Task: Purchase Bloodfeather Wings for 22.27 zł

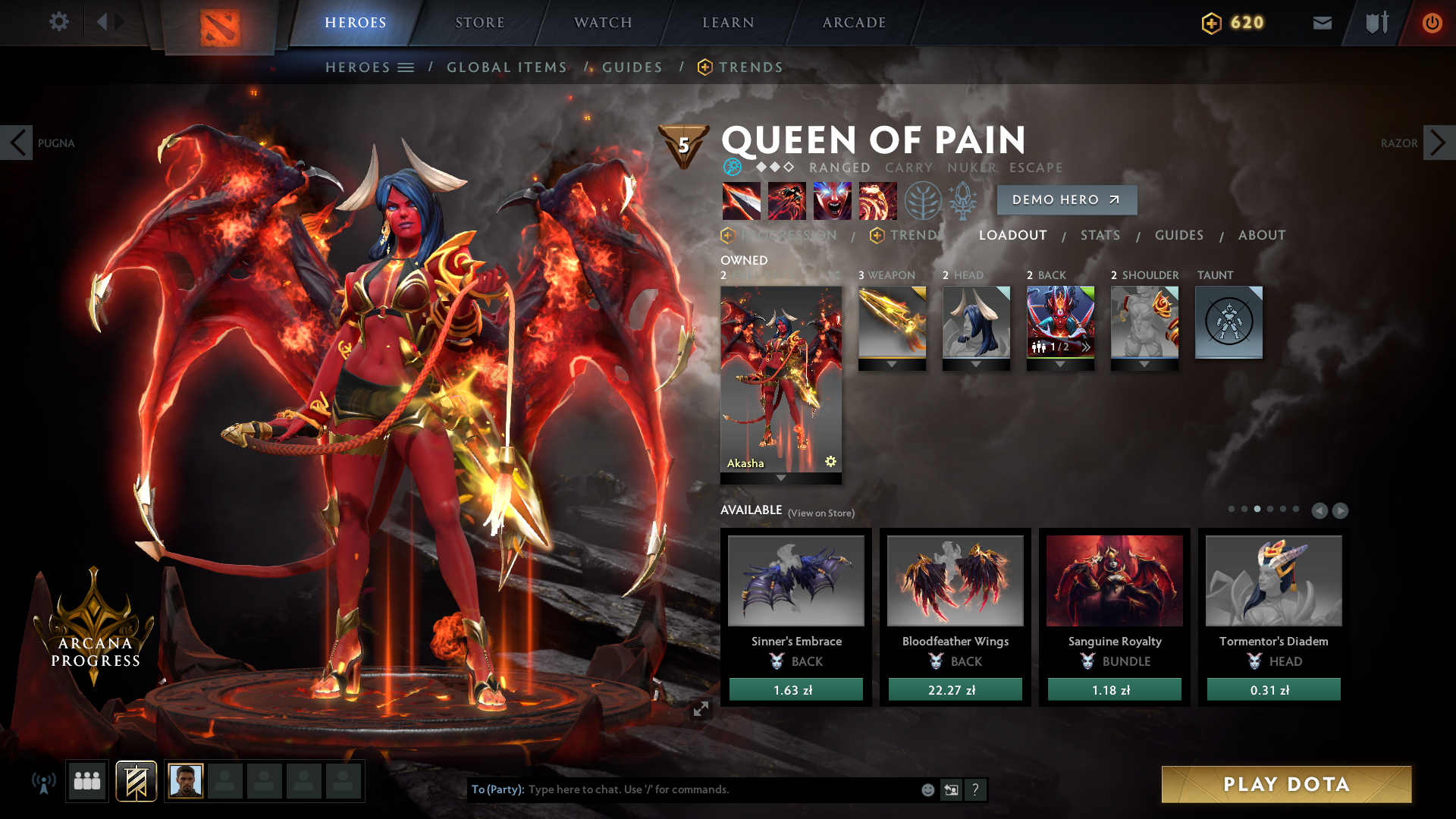Action: [x=955, y=689]
